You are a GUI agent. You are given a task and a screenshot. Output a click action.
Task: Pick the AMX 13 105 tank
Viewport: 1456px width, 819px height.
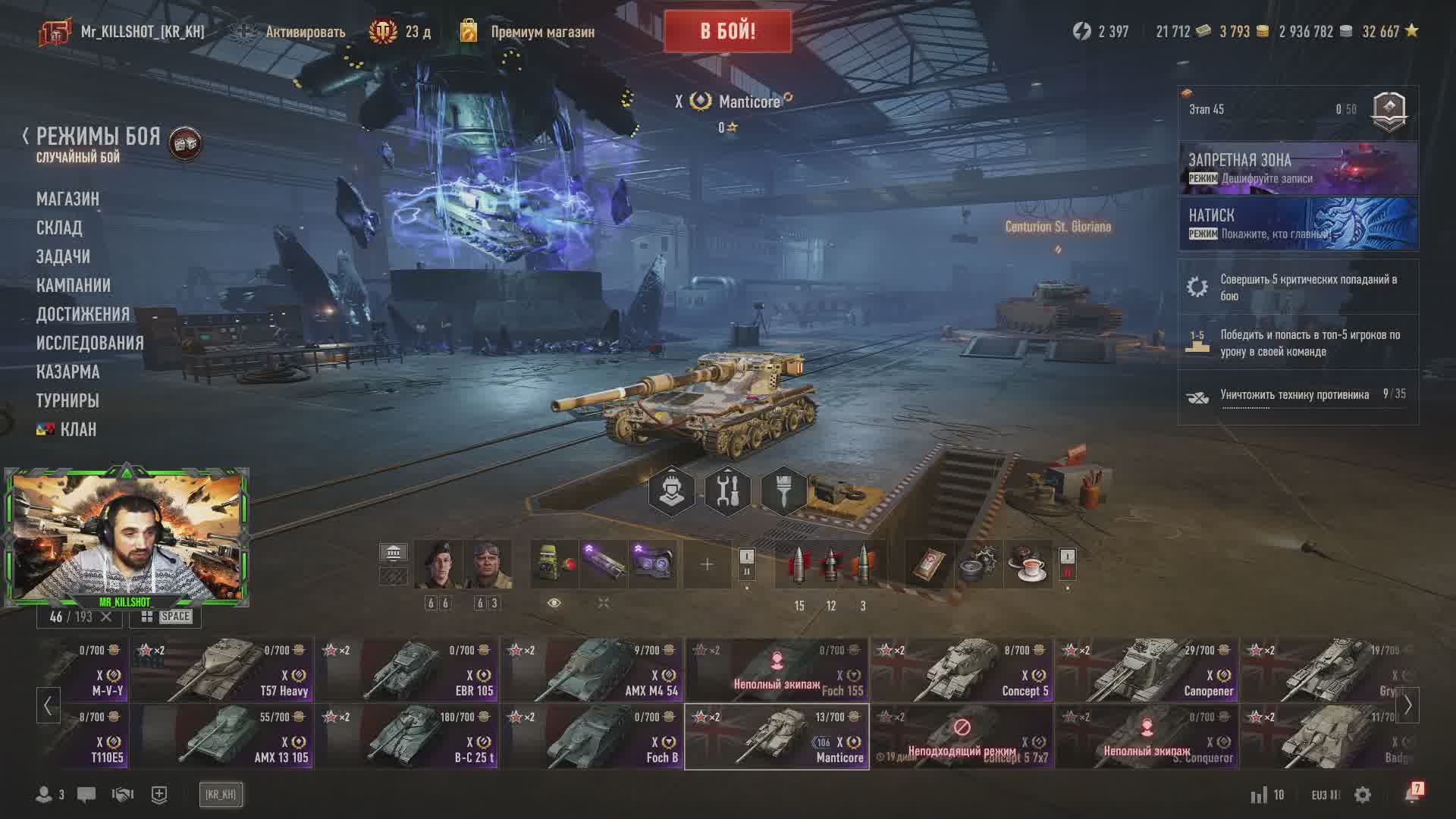pos(221,736)
